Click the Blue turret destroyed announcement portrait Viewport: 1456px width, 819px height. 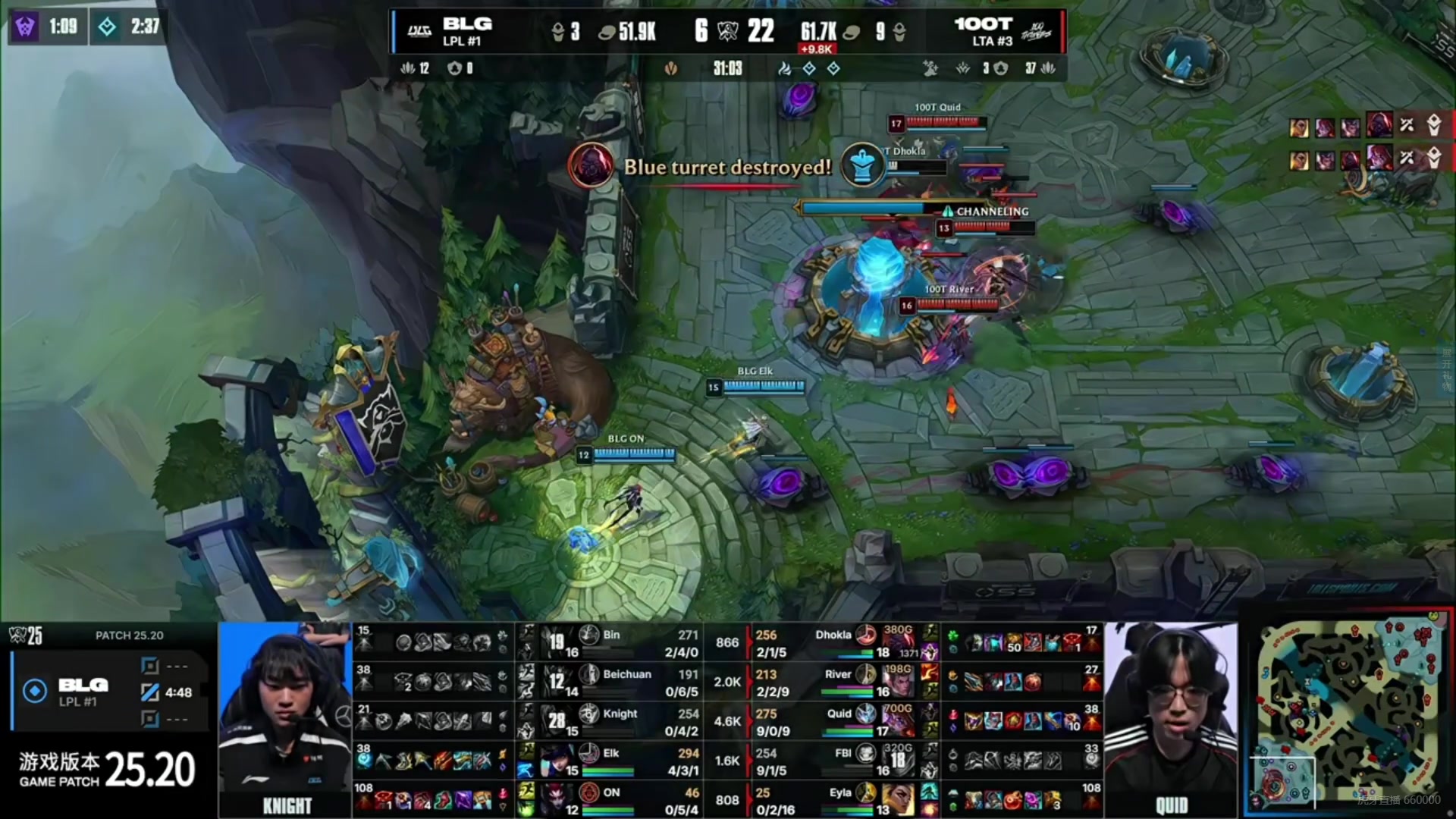591,165
